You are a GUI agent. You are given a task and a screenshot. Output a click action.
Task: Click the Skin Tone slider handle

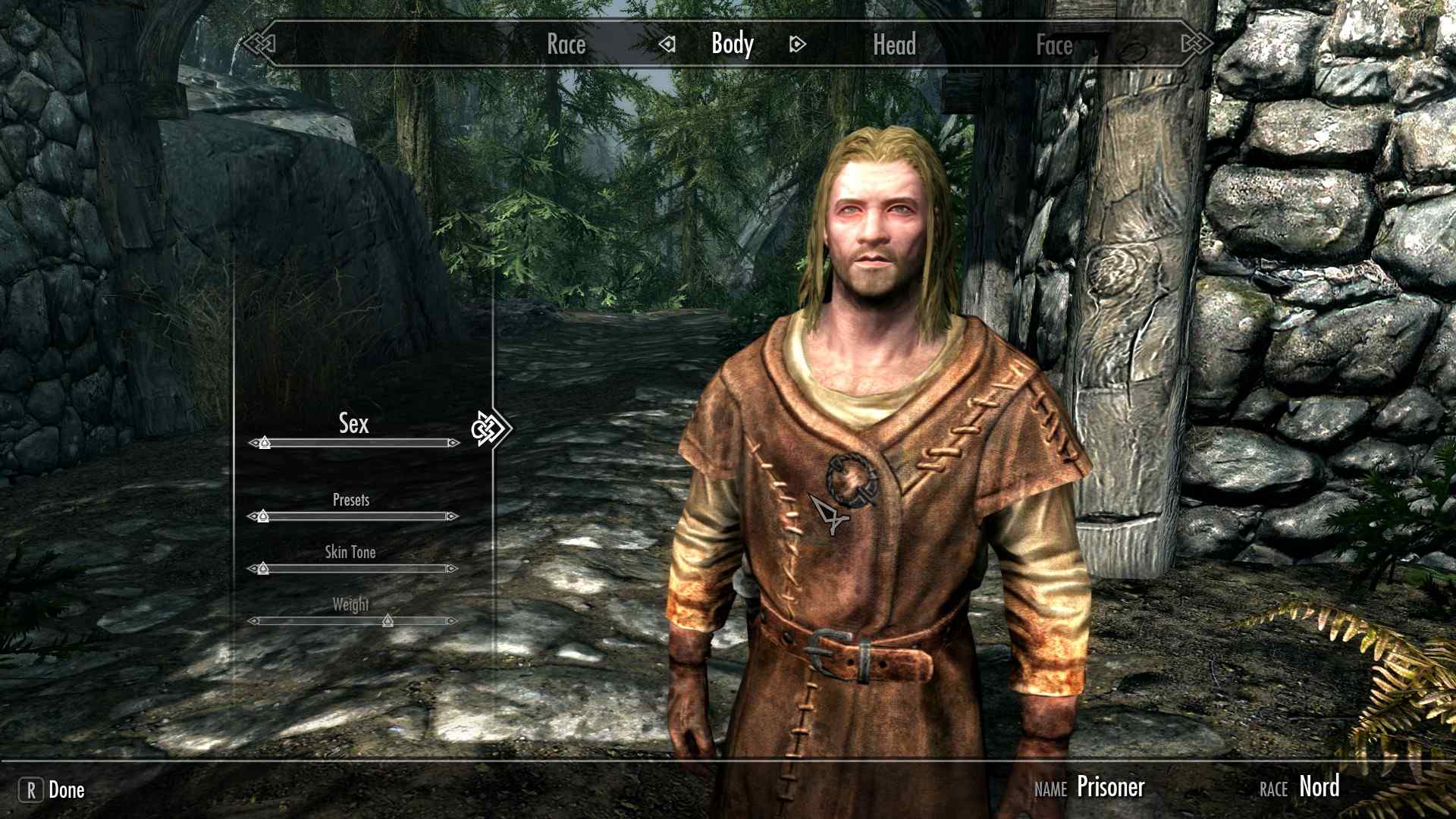click(x=262, y=566)
